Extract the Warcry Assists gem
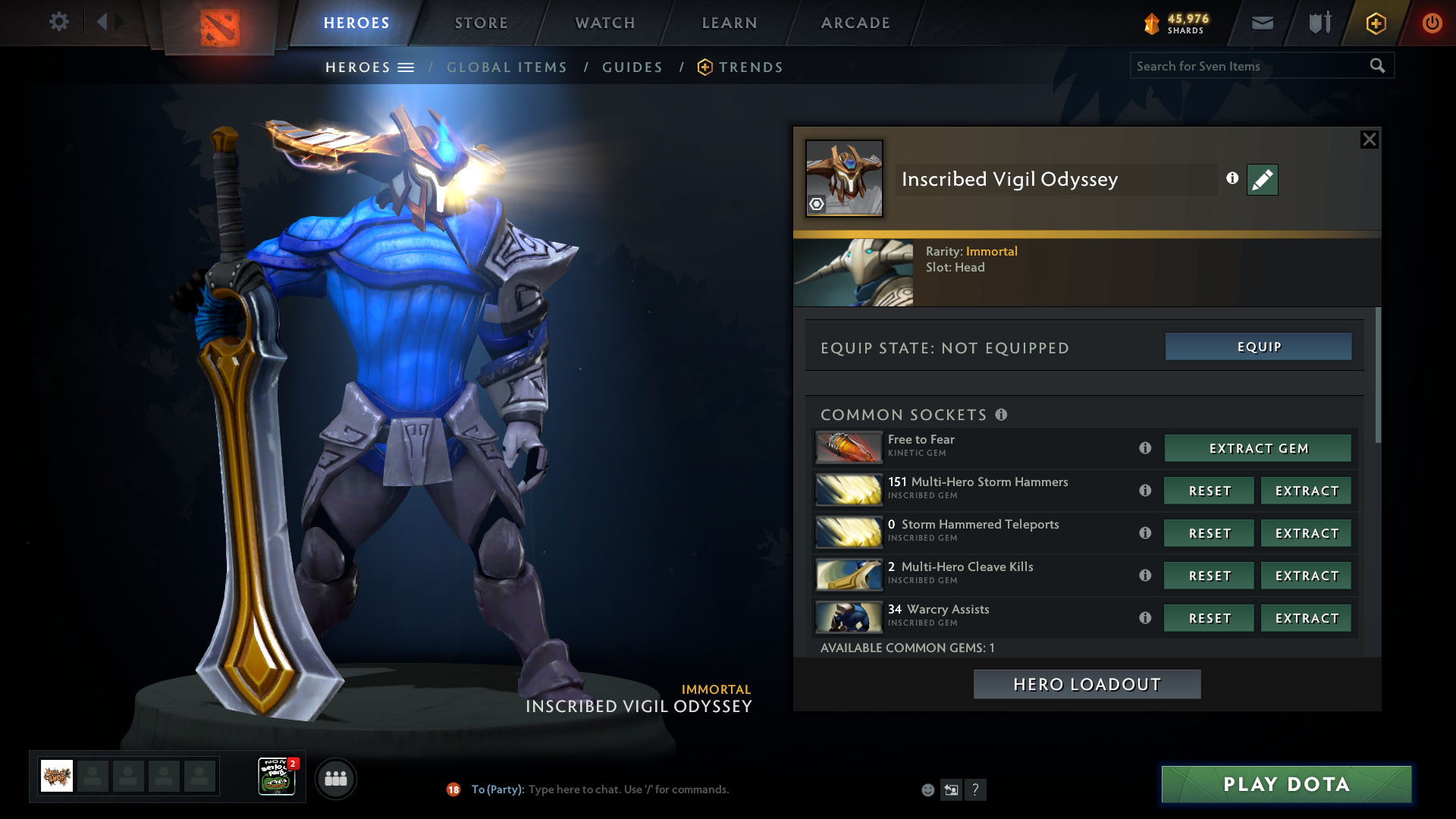This screenshot has width=1456, height=819. 1306,618
